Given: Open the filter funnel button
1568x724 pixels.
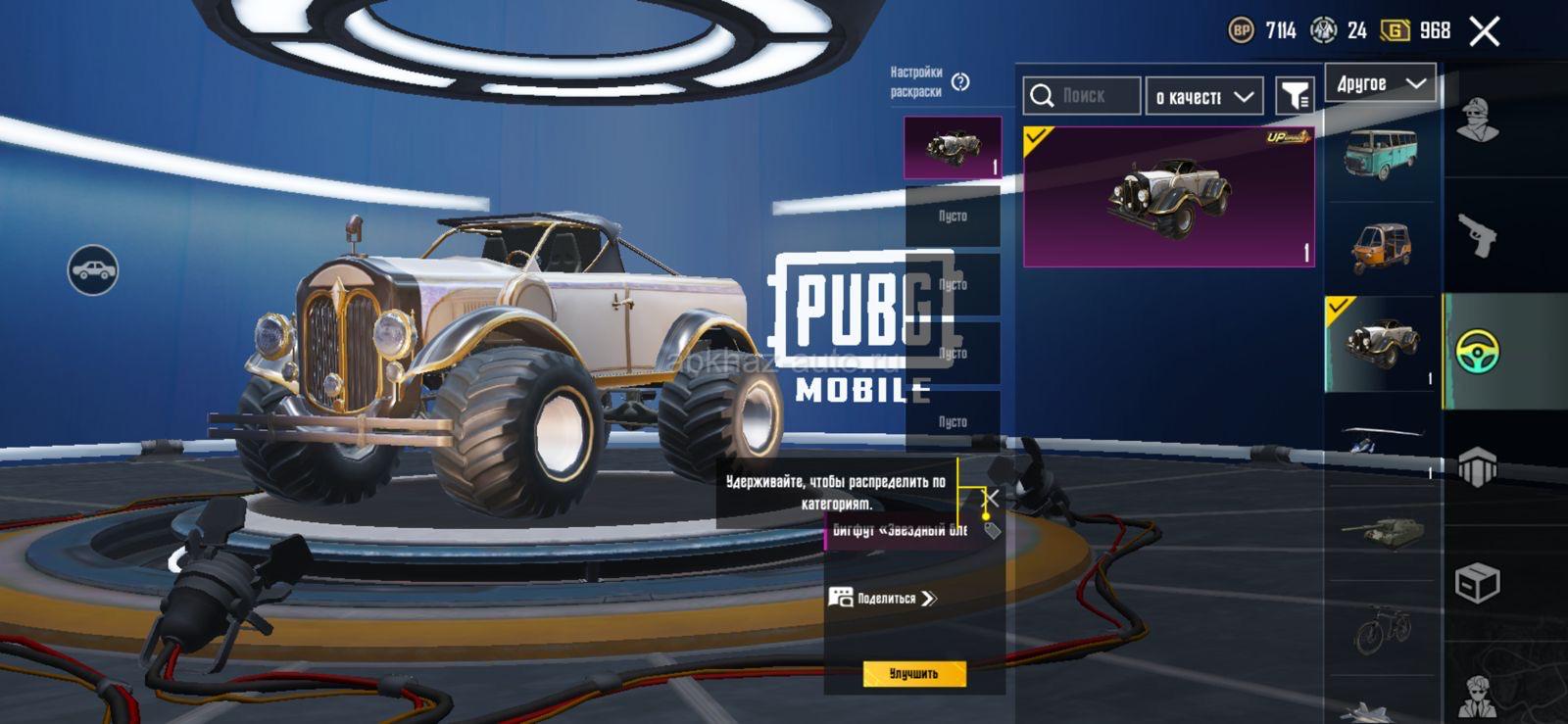Looking at the screenshot, I should tap(1296, 96).
